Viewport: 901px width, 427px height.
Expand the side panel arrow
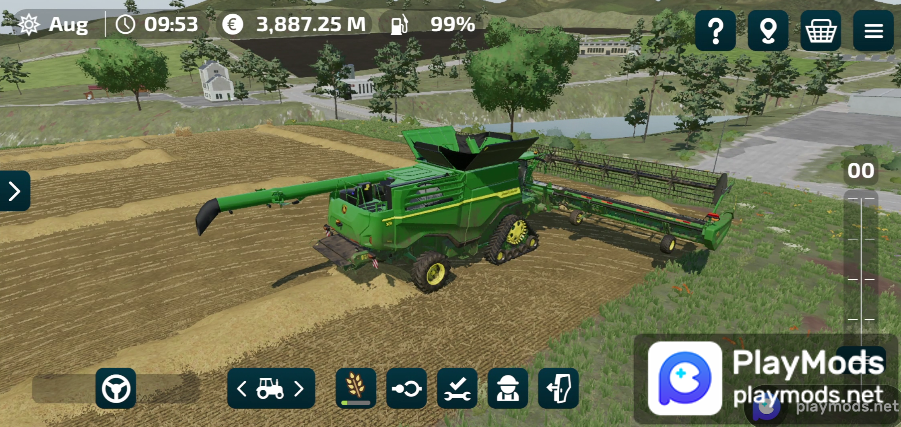(14, 191)
